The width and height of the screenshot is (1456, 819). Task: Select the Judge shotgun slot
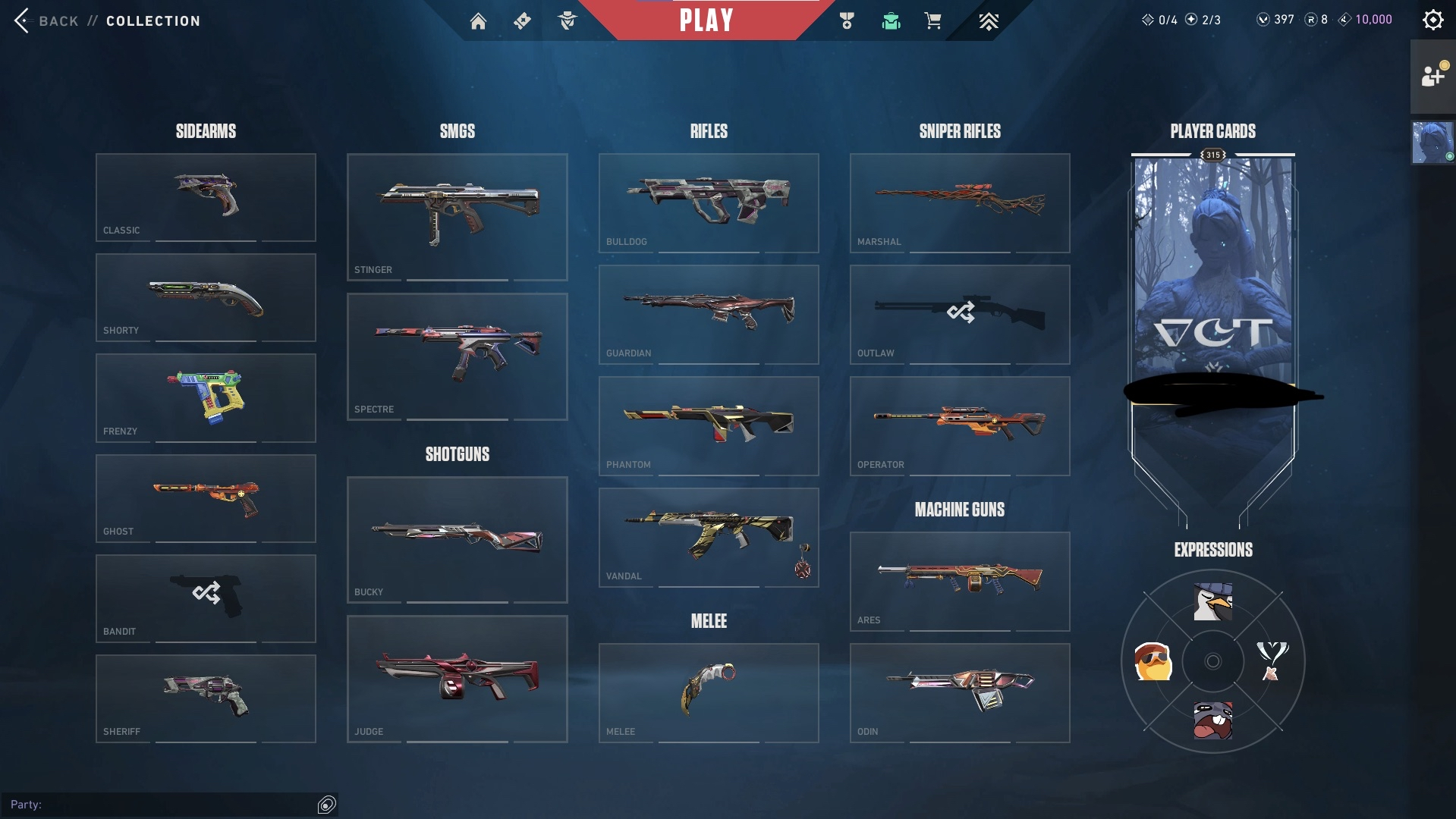[457, 679]
